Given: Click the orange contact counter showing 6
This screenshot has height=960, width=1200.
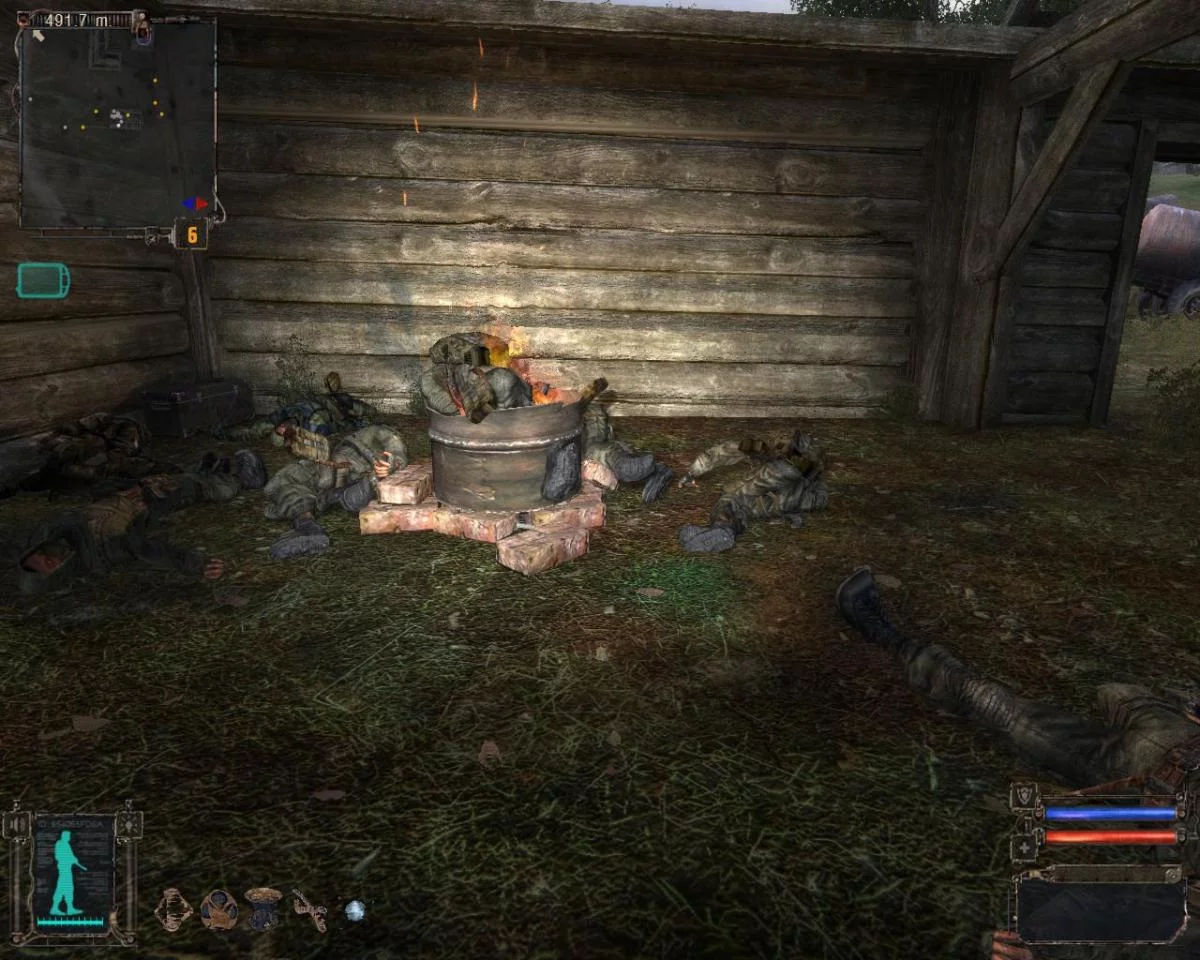Looking at the screenshot, I should point(191,235).
